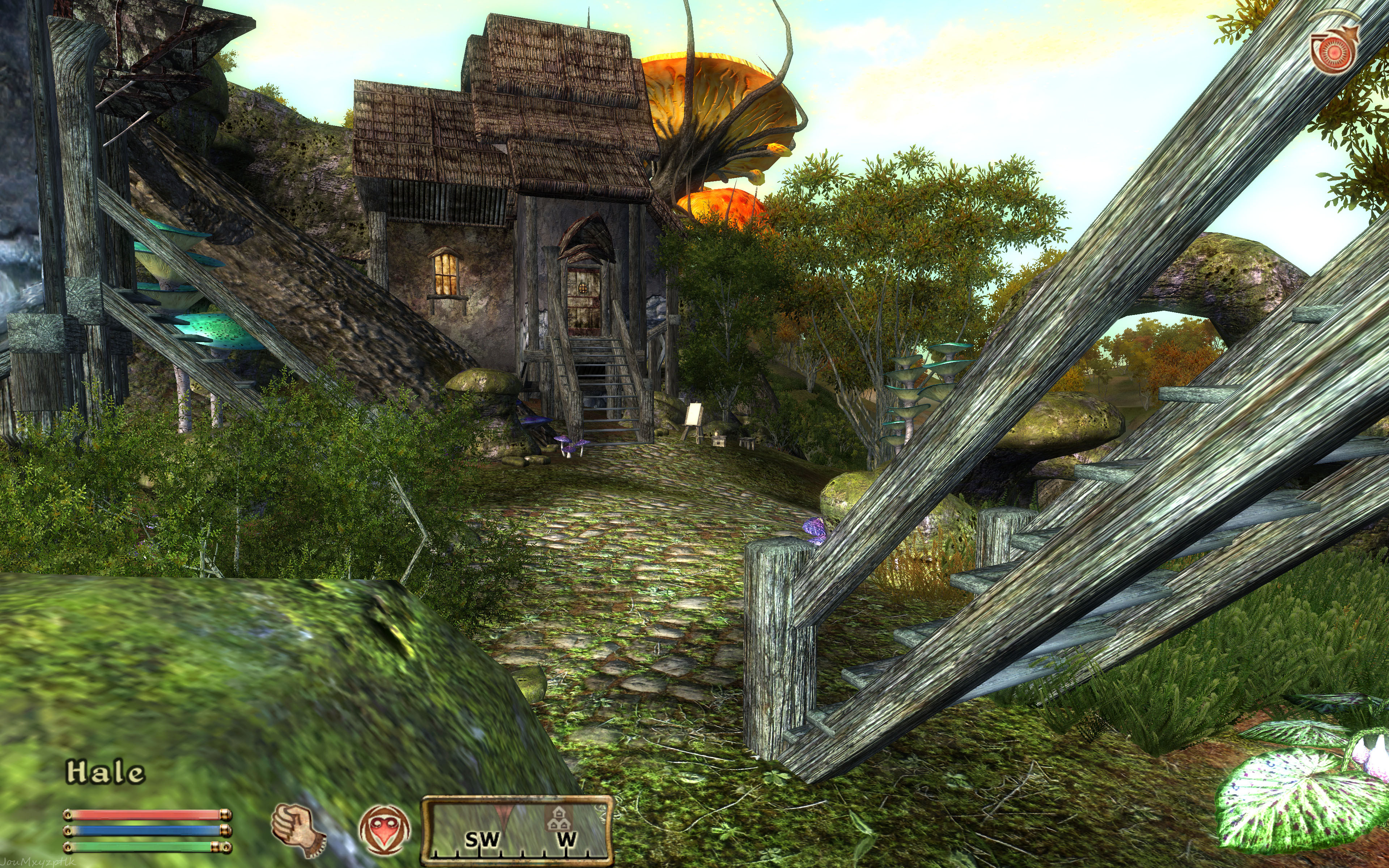Select the red heart spell icon
This screenshot has height=868, width=1389.
385,830
